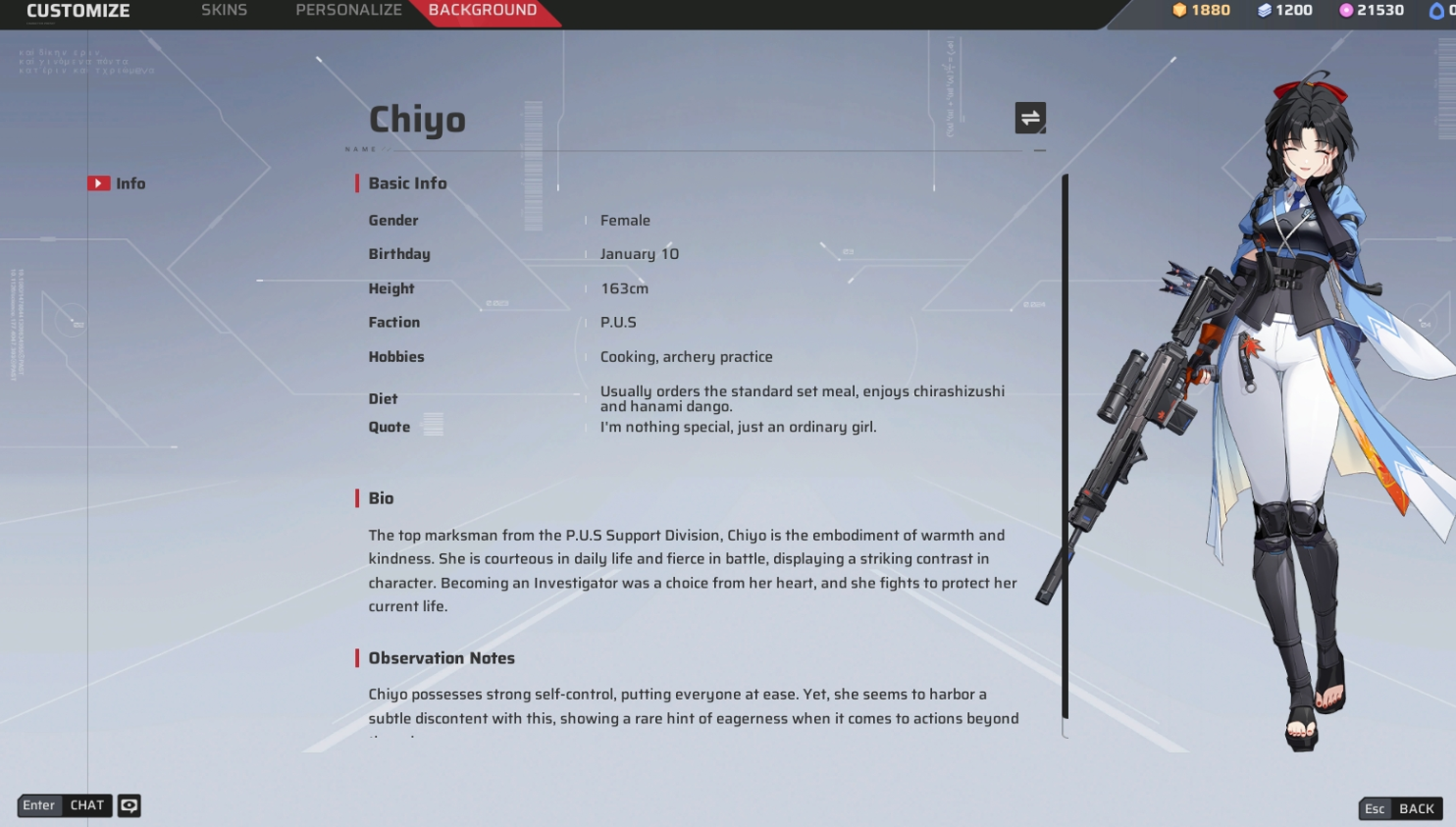This screenshot has height=827, width=1456.
Task: Toggle the character display with the swap arrows
Action: (1030, 117)
